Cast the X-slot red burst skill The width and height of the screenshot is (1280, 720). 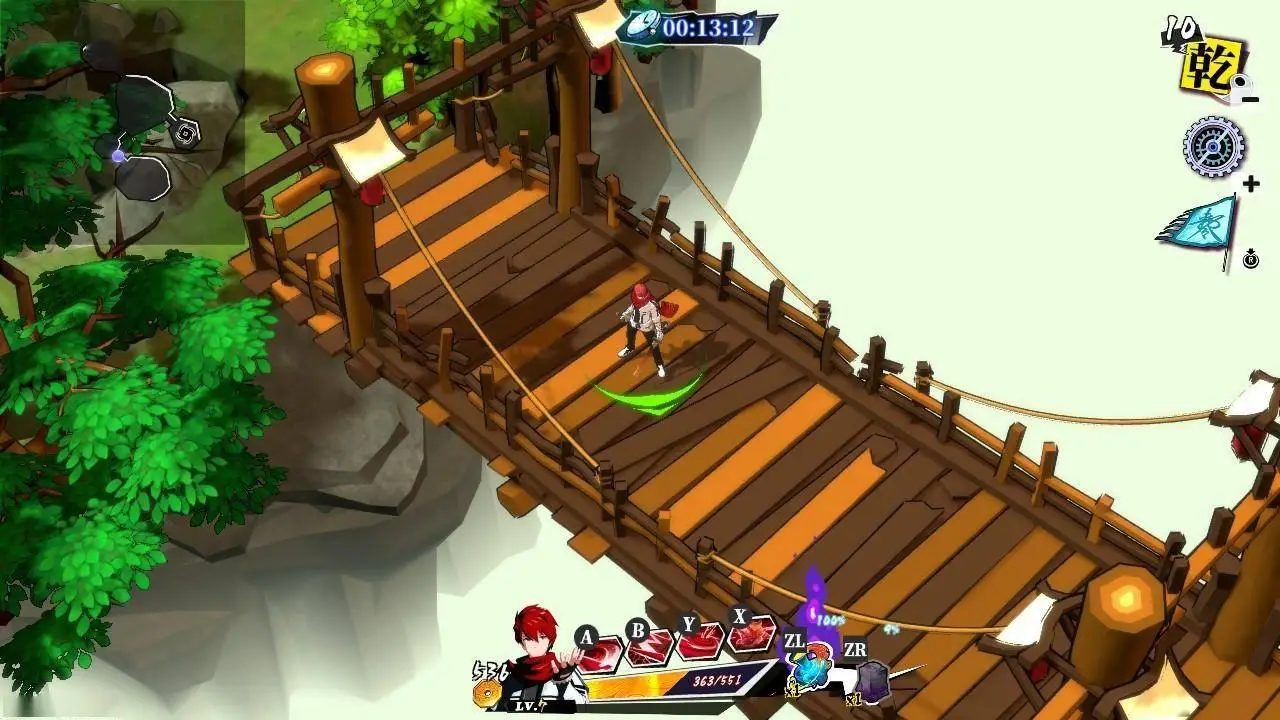[751, 634]
